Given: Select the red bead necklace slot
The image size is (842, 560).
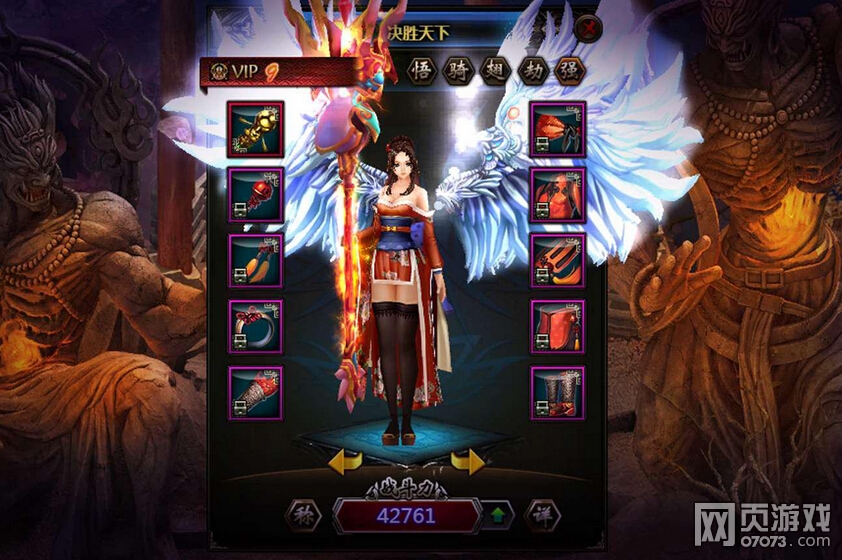Looking at the screenshot, I should coord(255,194).
